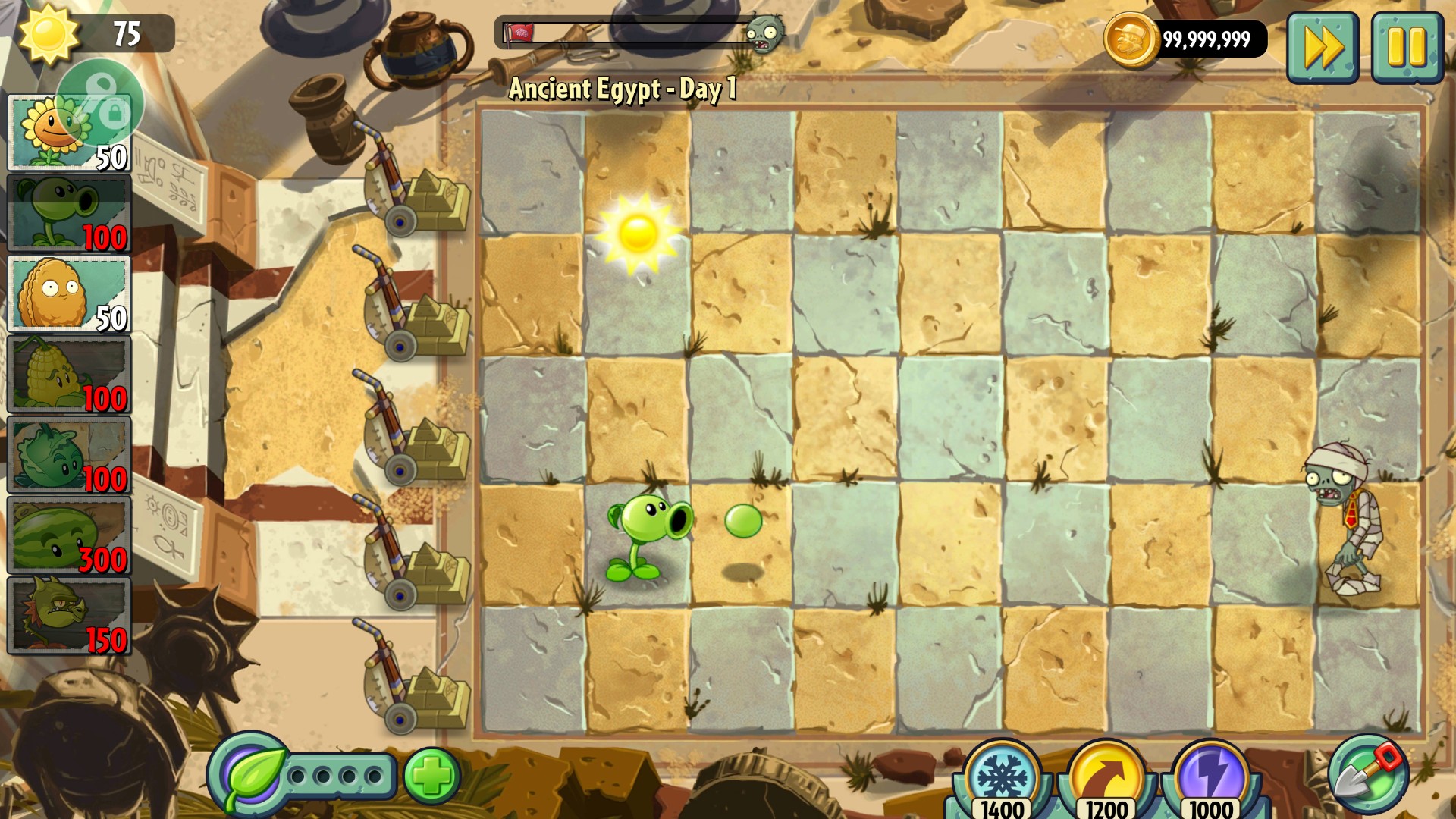Select the Melon-pult seed packet
This screenshot has width=1456, height=819.
68,535
